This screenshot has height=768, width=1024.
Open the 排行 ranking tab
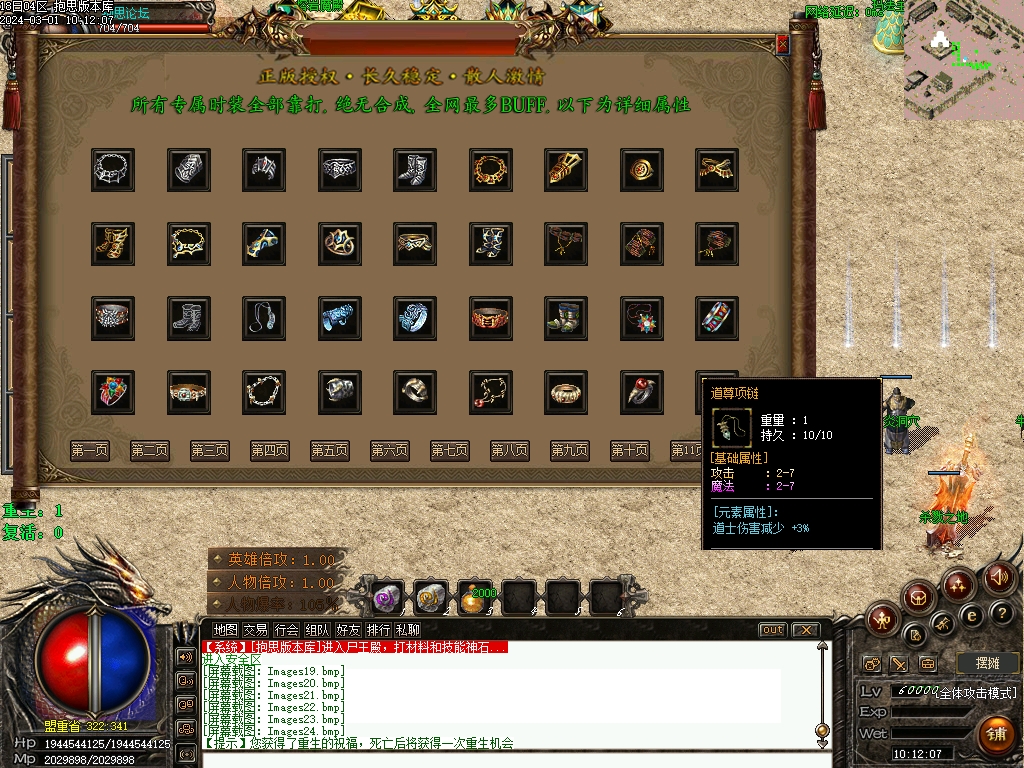click(378, 630)
